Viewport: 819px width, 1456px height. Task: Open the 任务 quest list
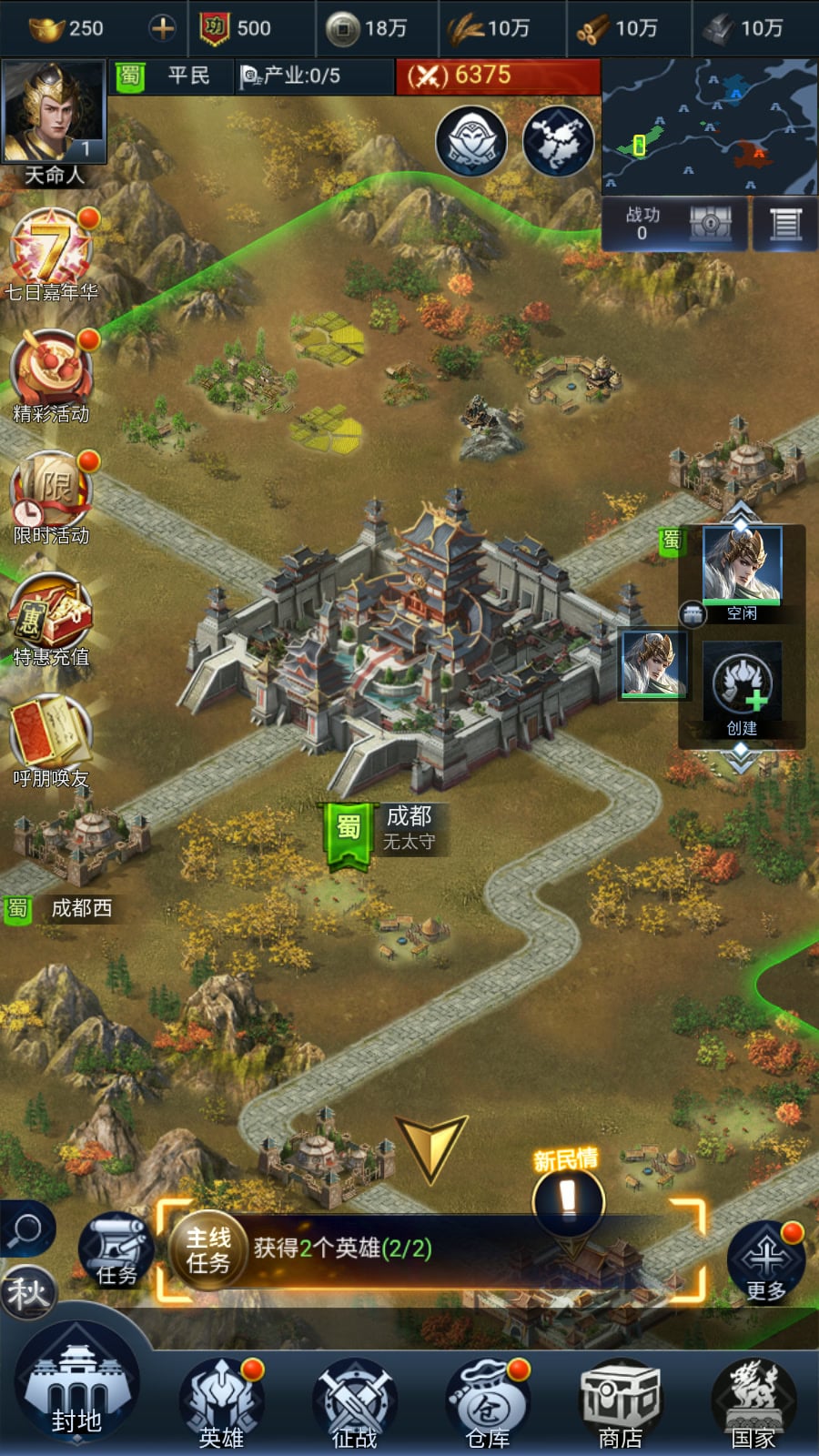pyautogui.click(x=116, y=1249)
